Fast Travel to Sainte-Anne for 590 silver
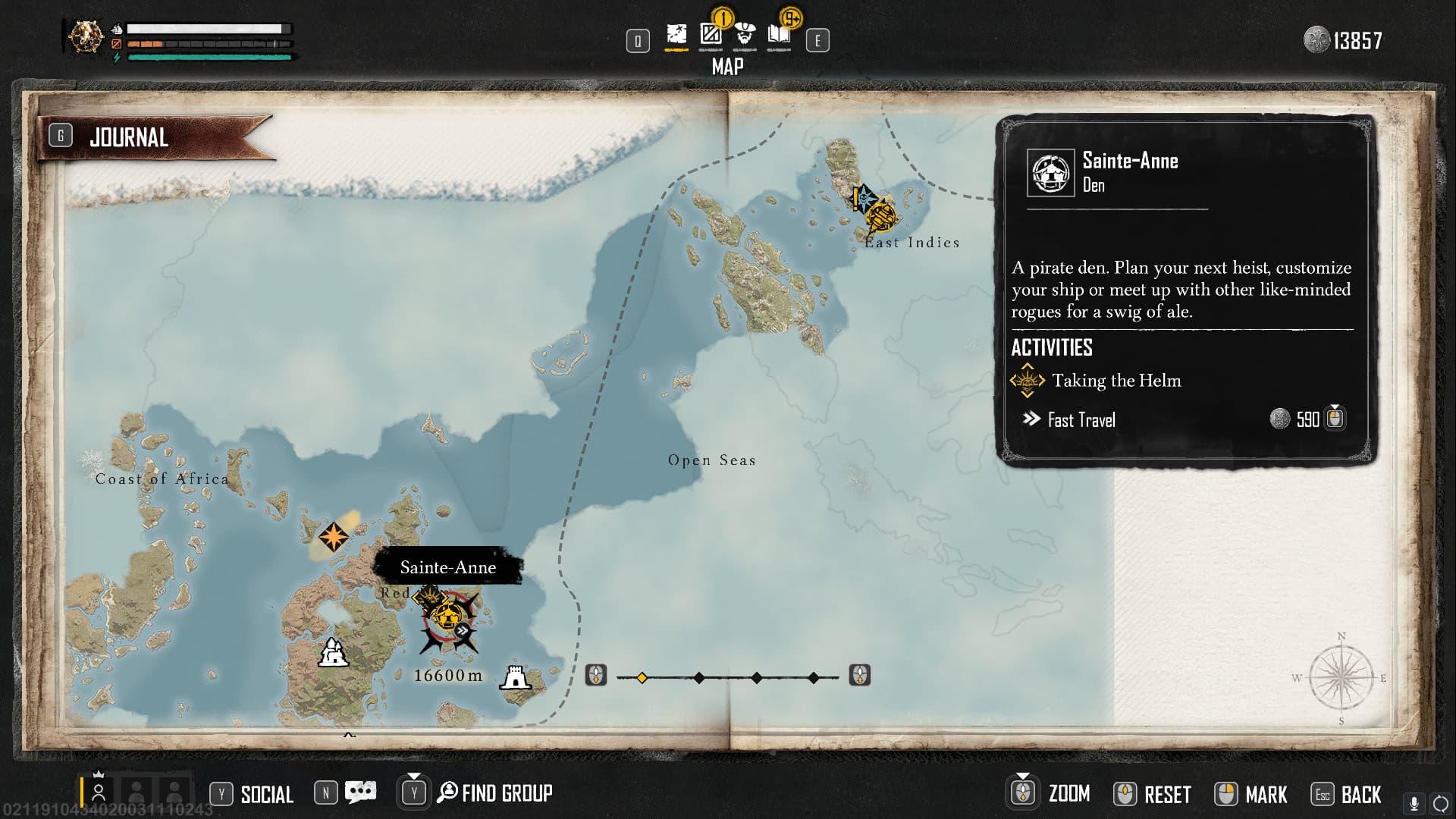 coord(1081,420)
